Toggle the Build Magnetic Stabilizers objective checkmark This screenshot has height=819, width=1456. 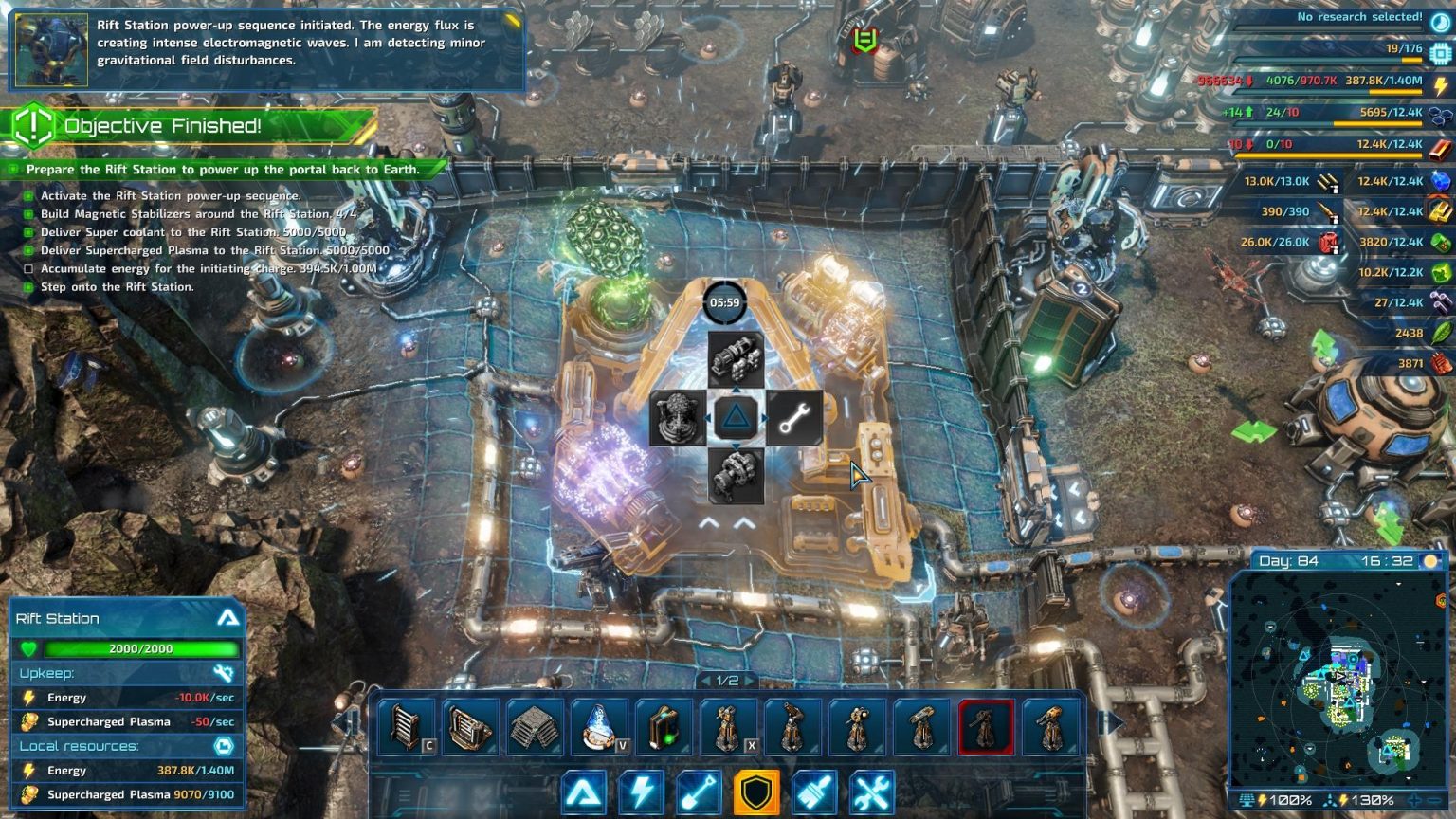tap(29, 214)
